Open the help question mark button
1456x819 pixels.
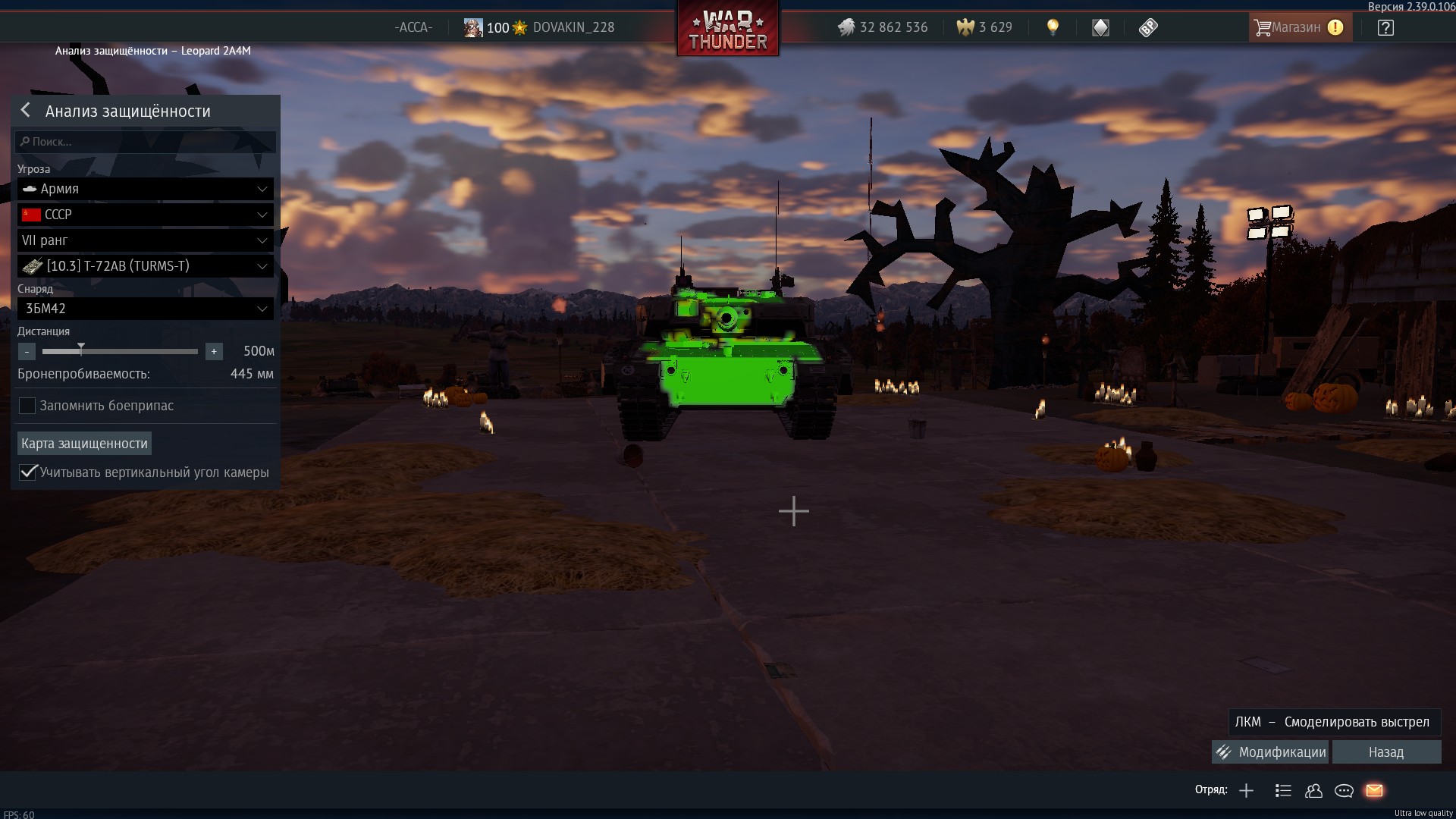[x=1385, y=28]
